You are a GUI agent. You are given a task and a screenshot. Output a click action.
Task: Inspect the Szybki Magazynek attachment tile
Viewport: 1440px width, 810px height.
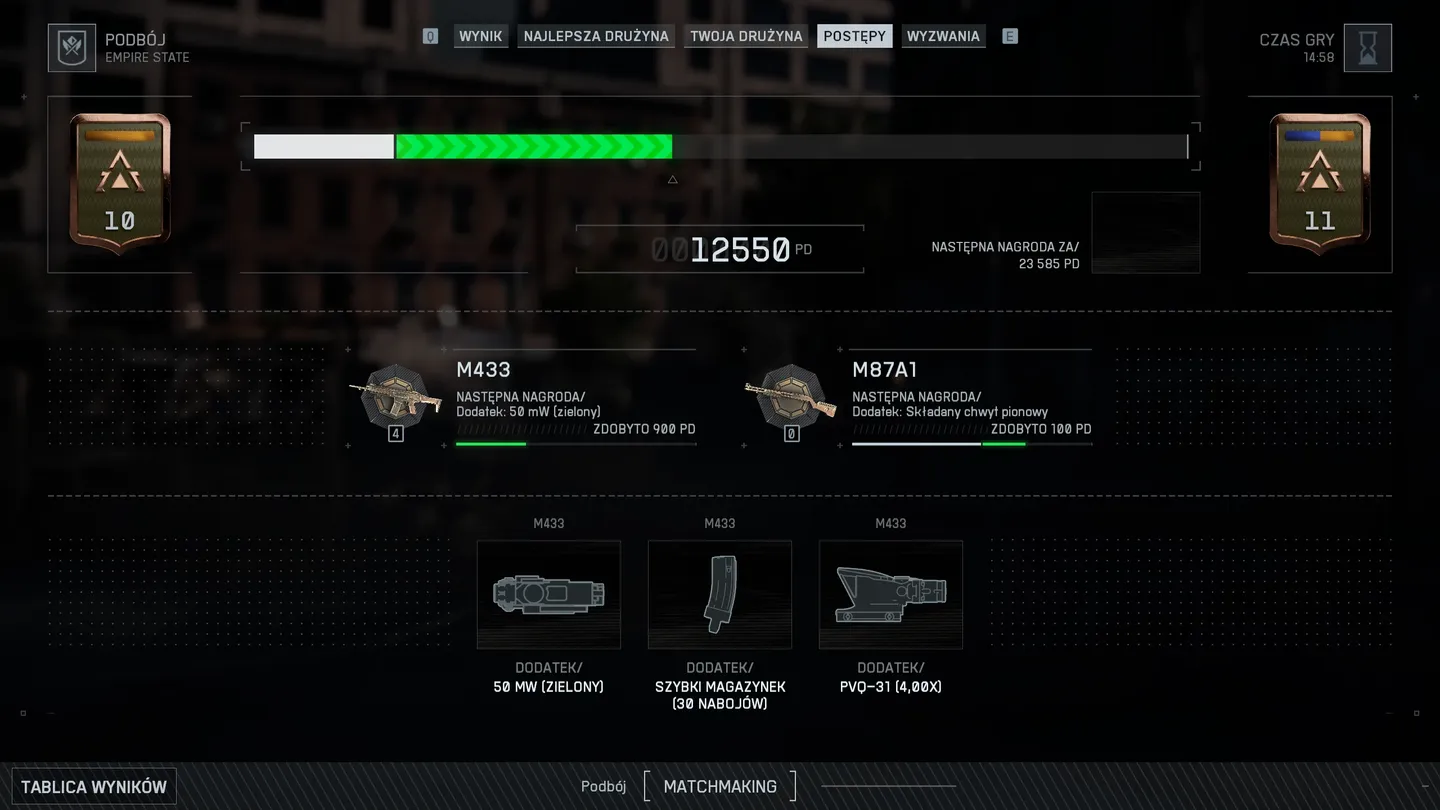[720, 595]
